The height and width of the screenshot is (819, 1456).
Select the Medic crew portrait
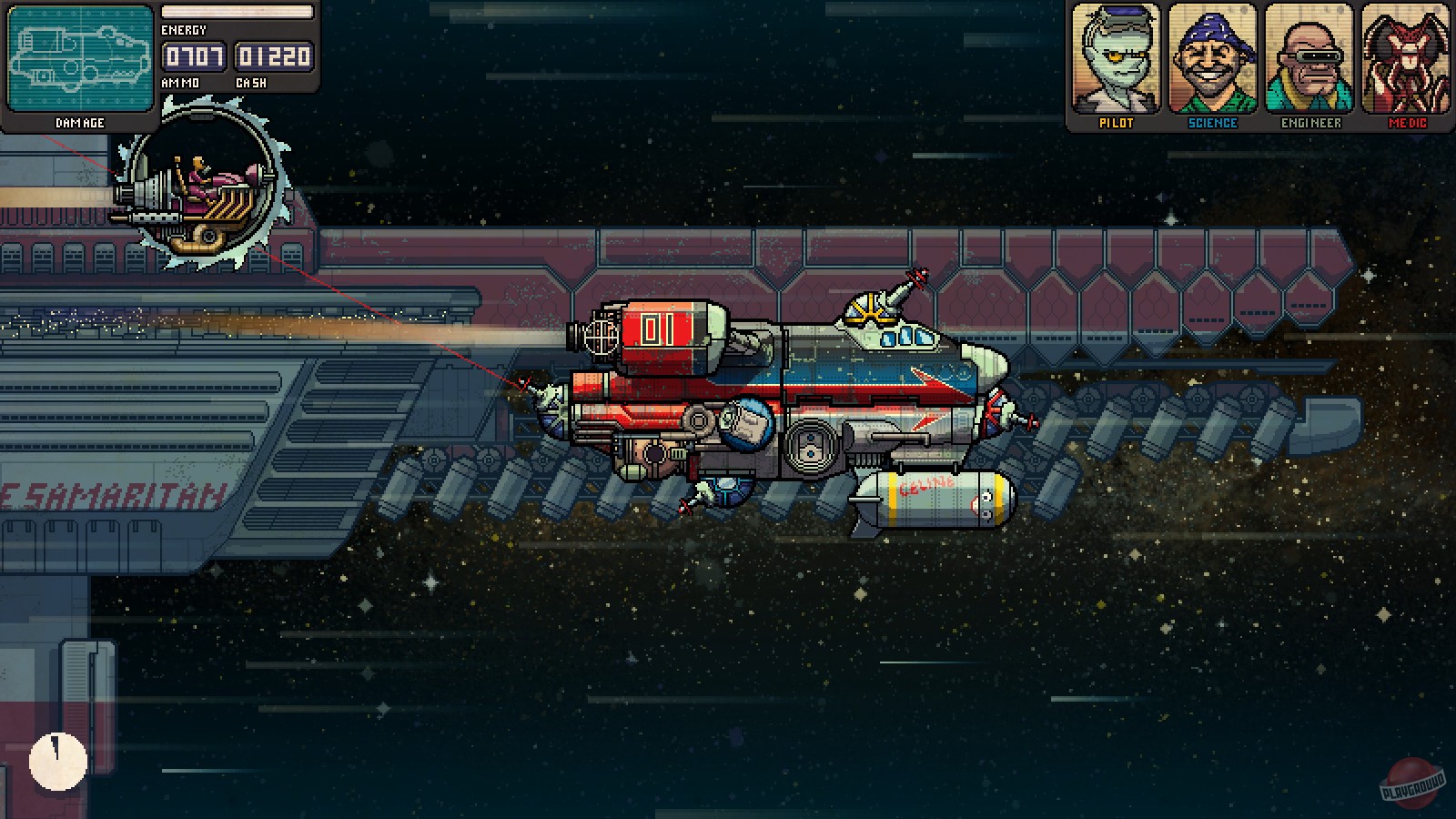click(1404, 59)
